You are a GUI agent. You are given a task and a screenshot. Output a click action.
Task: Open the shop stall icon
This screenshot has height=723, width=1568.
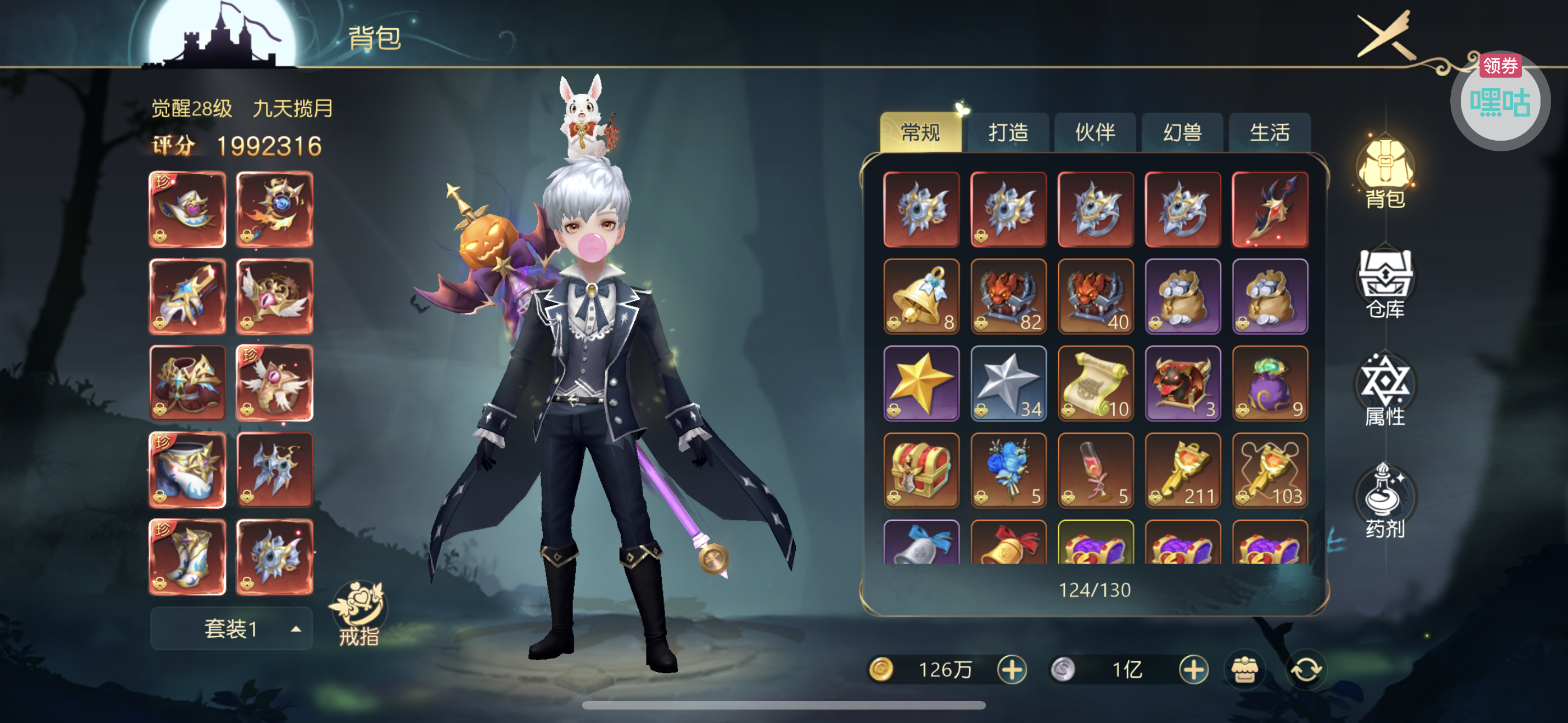(1245, 669)
